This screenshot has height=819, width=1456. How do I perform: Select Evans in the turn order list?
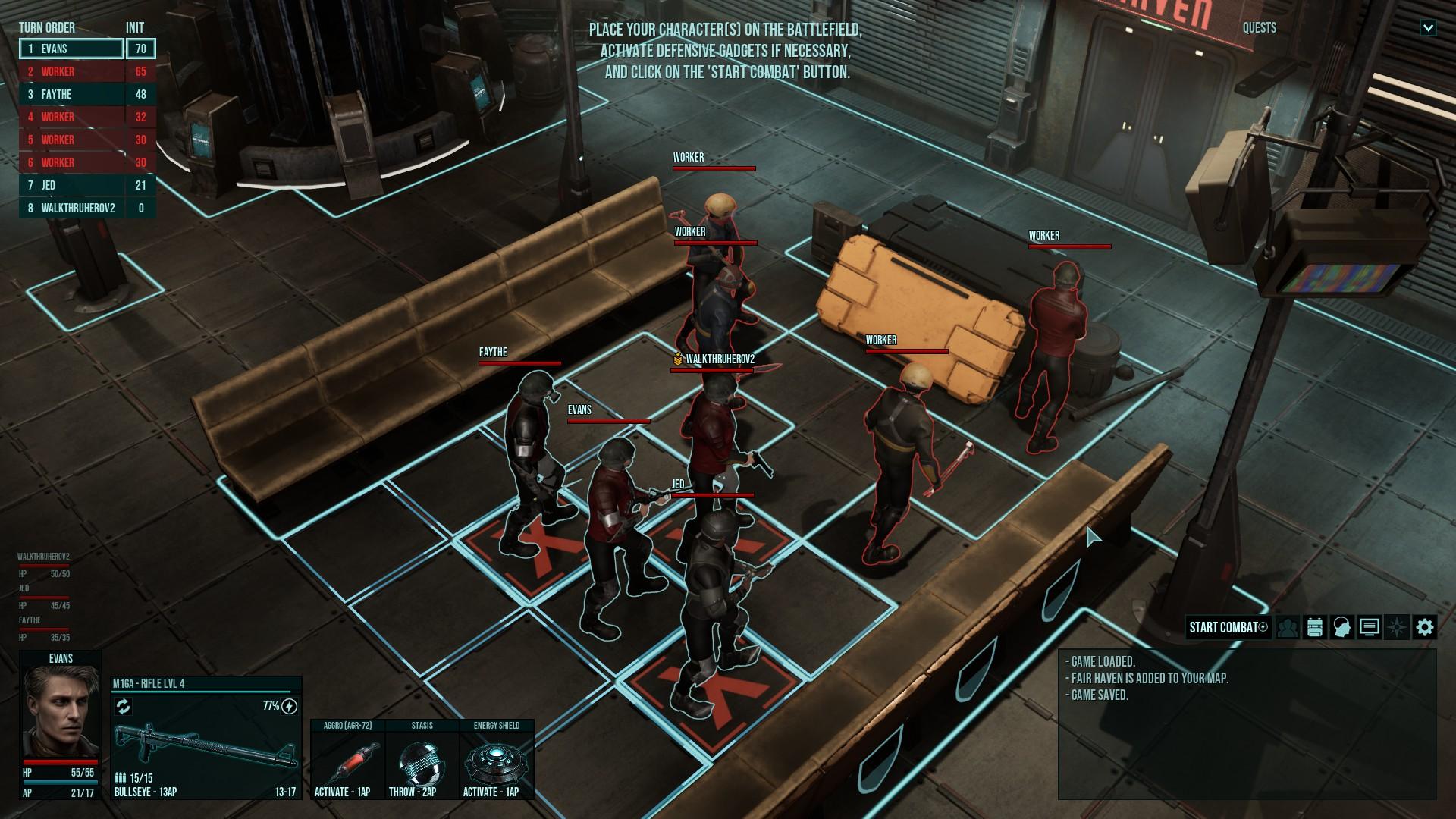[72, 49]
